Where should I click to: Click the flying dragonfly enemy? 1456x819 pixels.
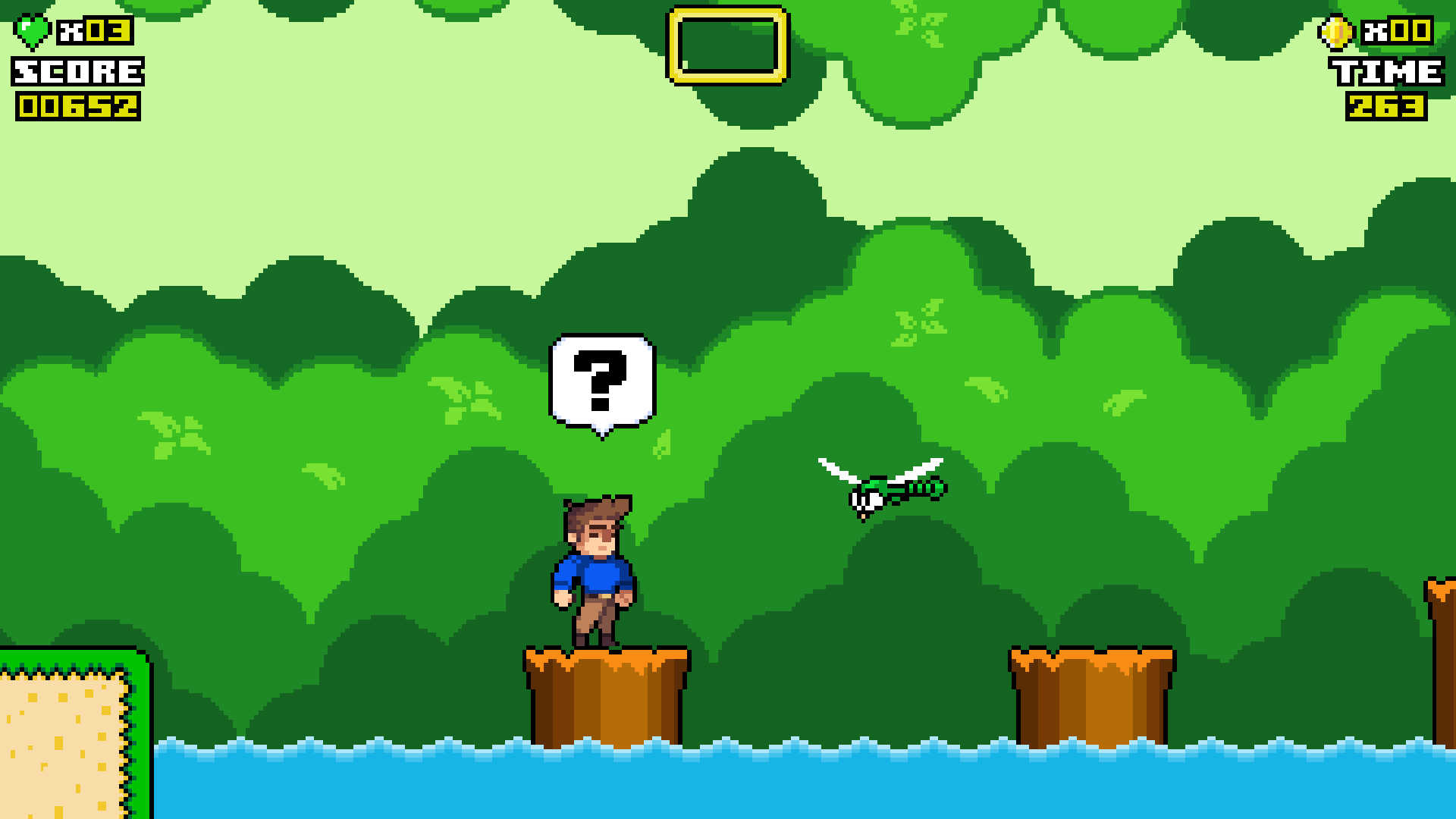(880, 485)
